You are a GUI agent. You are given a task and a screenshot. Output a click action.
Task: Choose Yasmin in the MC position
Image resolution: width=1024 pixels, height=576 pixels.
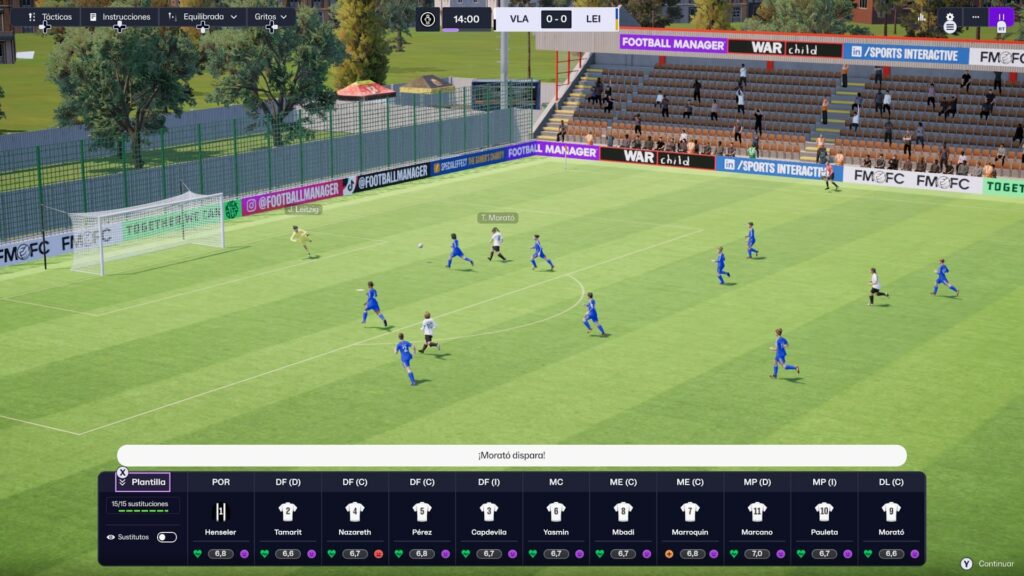(556, 518)
